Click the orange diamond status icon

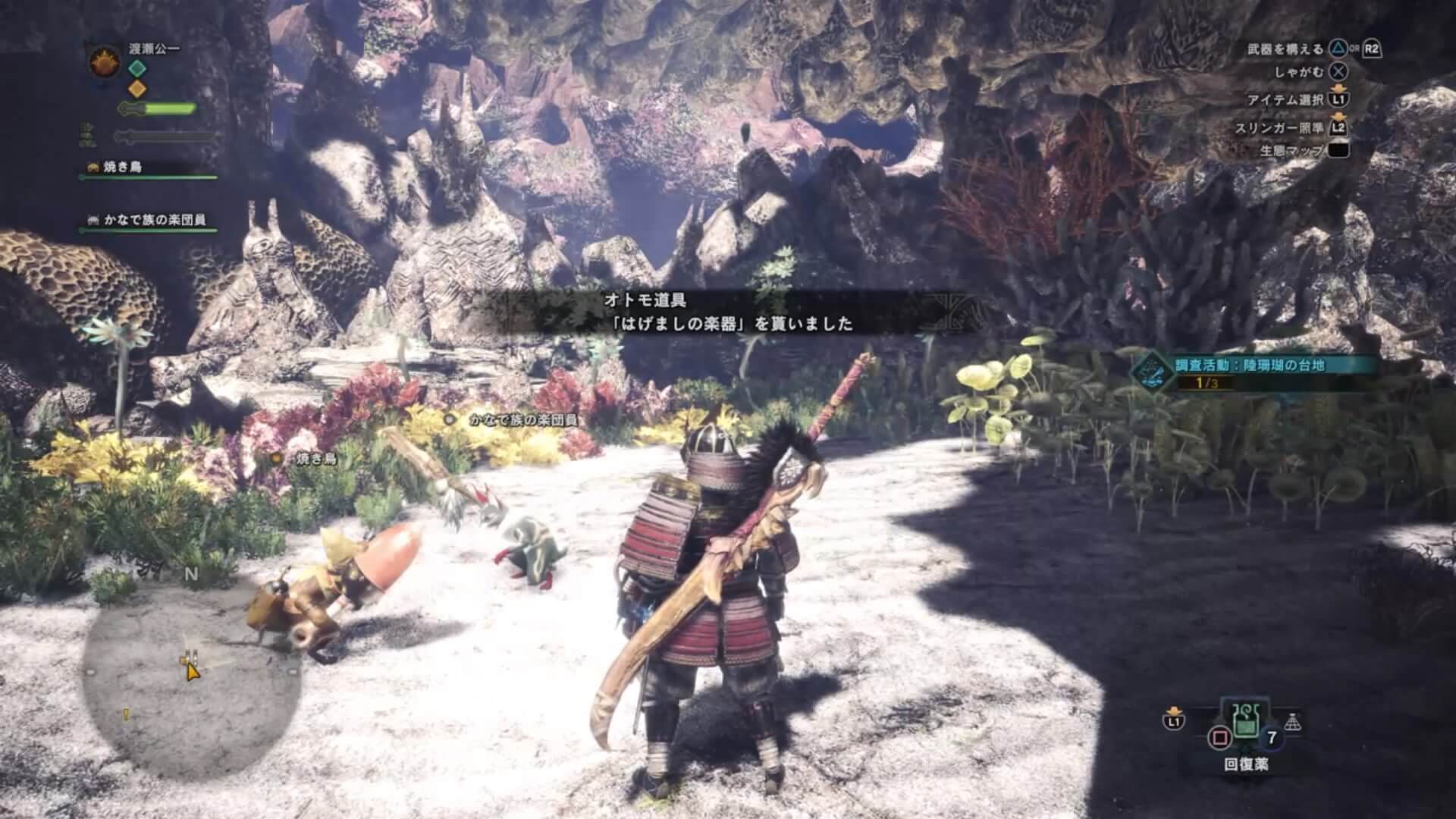(136, 89)
